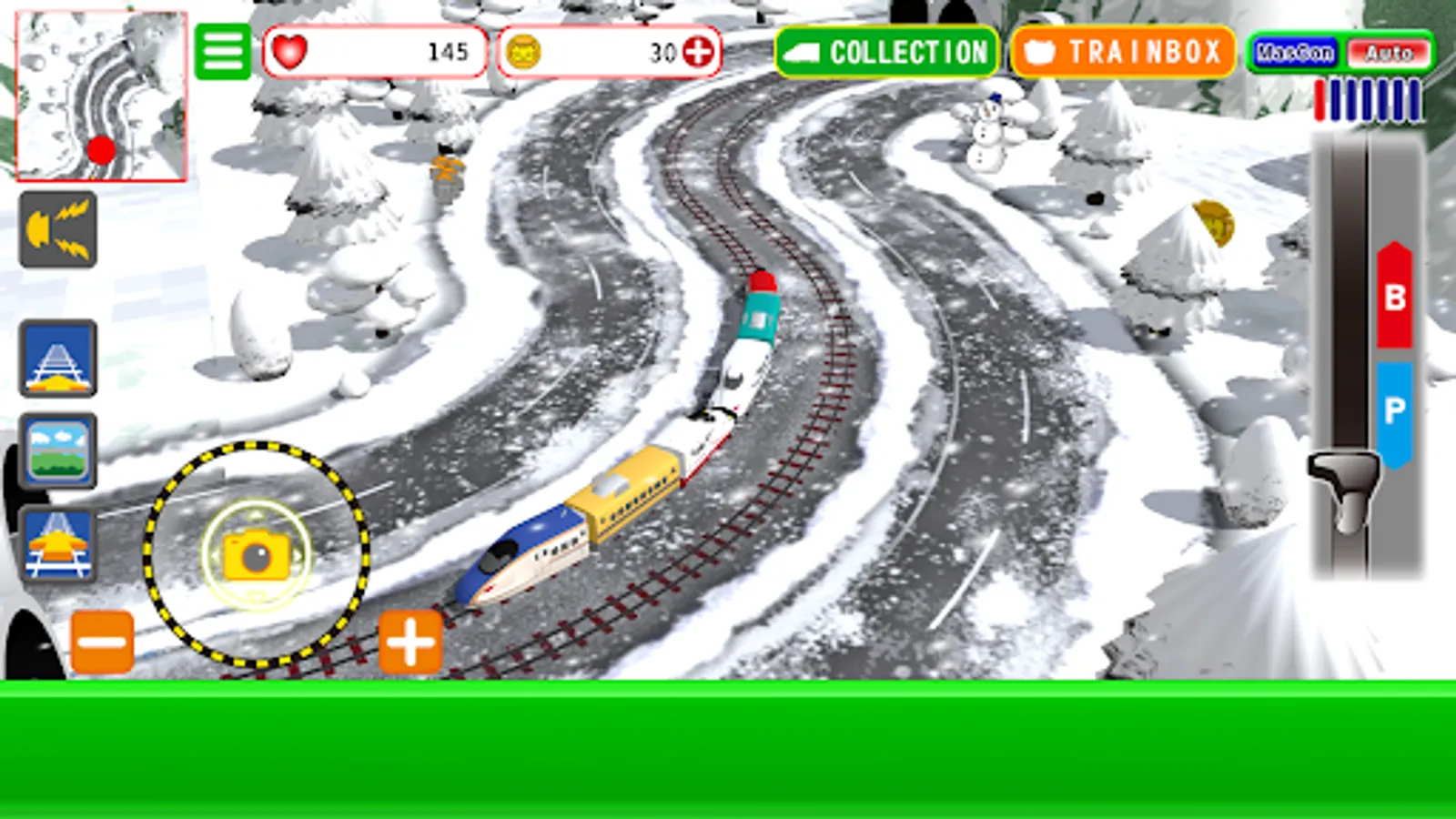Click the heart health indicator

pos(291,52)
